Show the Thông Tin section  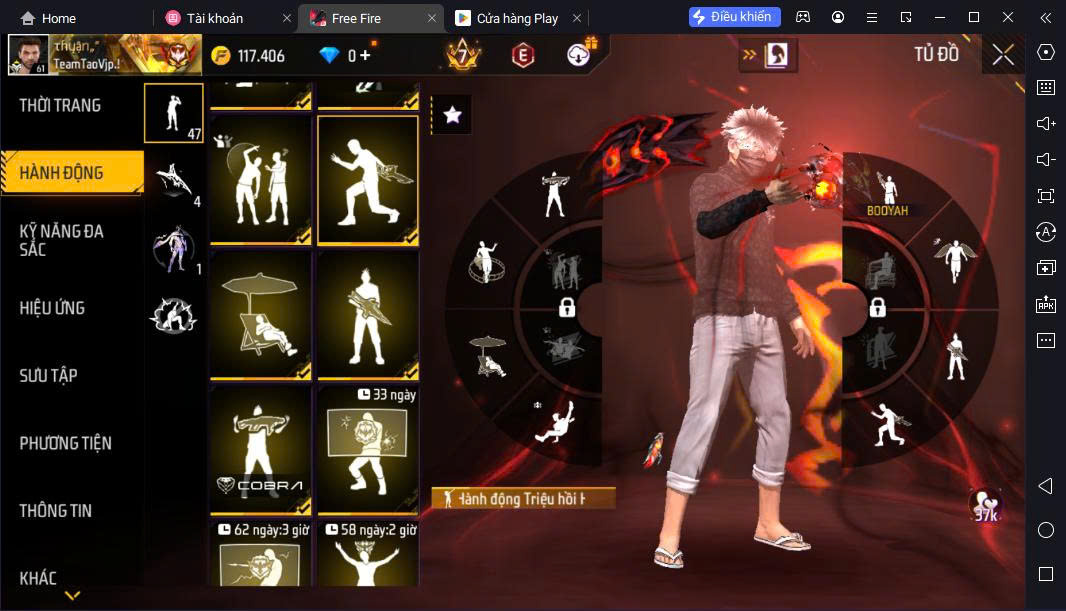pos(56,511)
